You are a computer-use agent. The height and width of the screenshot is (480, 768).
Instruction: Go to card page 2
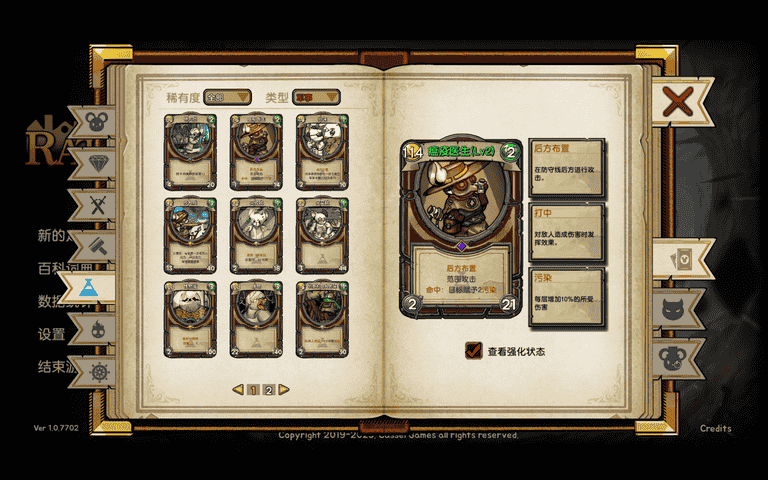click(268, 390)
